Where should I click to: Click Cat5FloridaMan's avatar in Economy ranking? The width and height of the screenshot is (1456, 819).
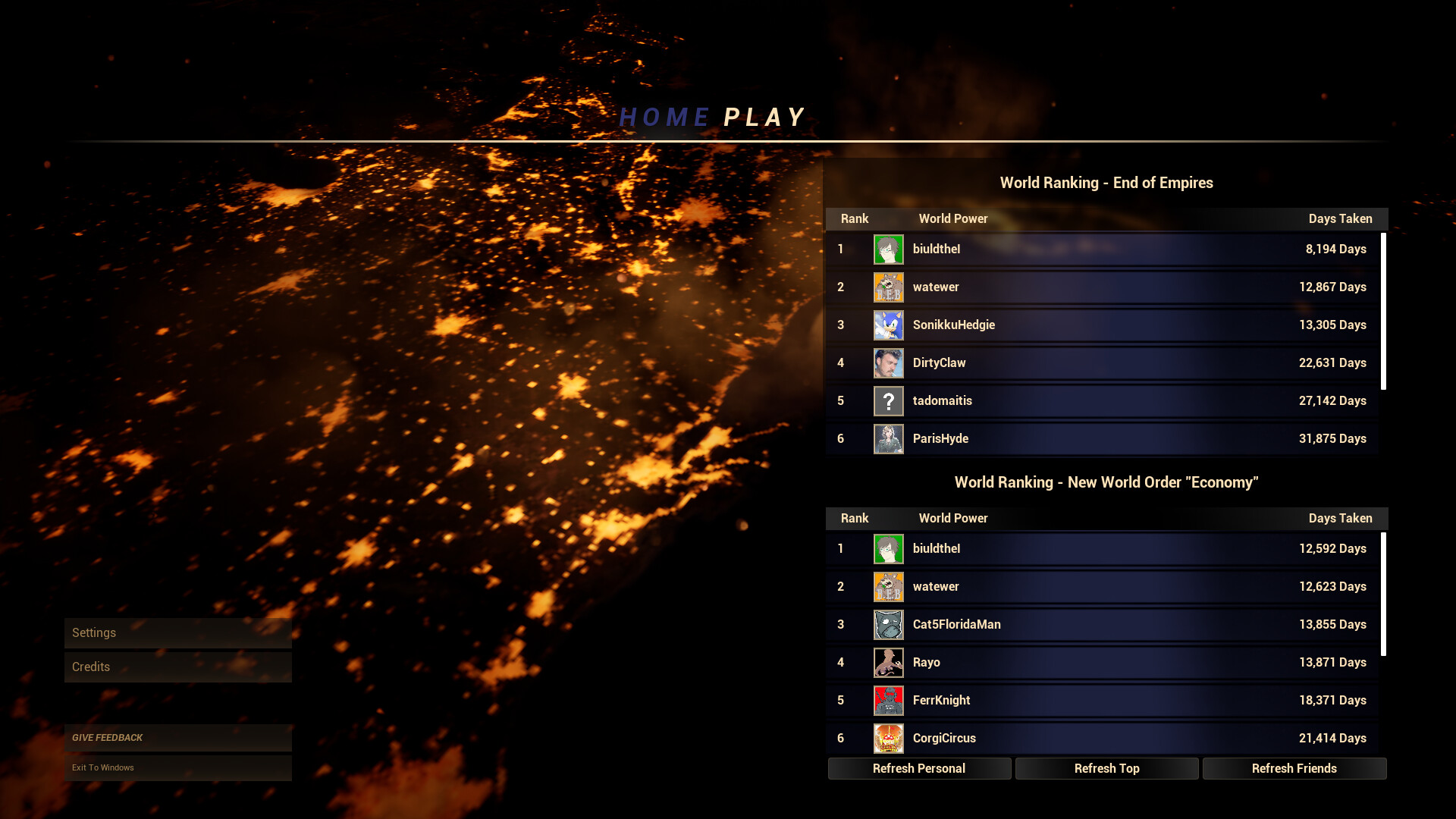(888, 624)
